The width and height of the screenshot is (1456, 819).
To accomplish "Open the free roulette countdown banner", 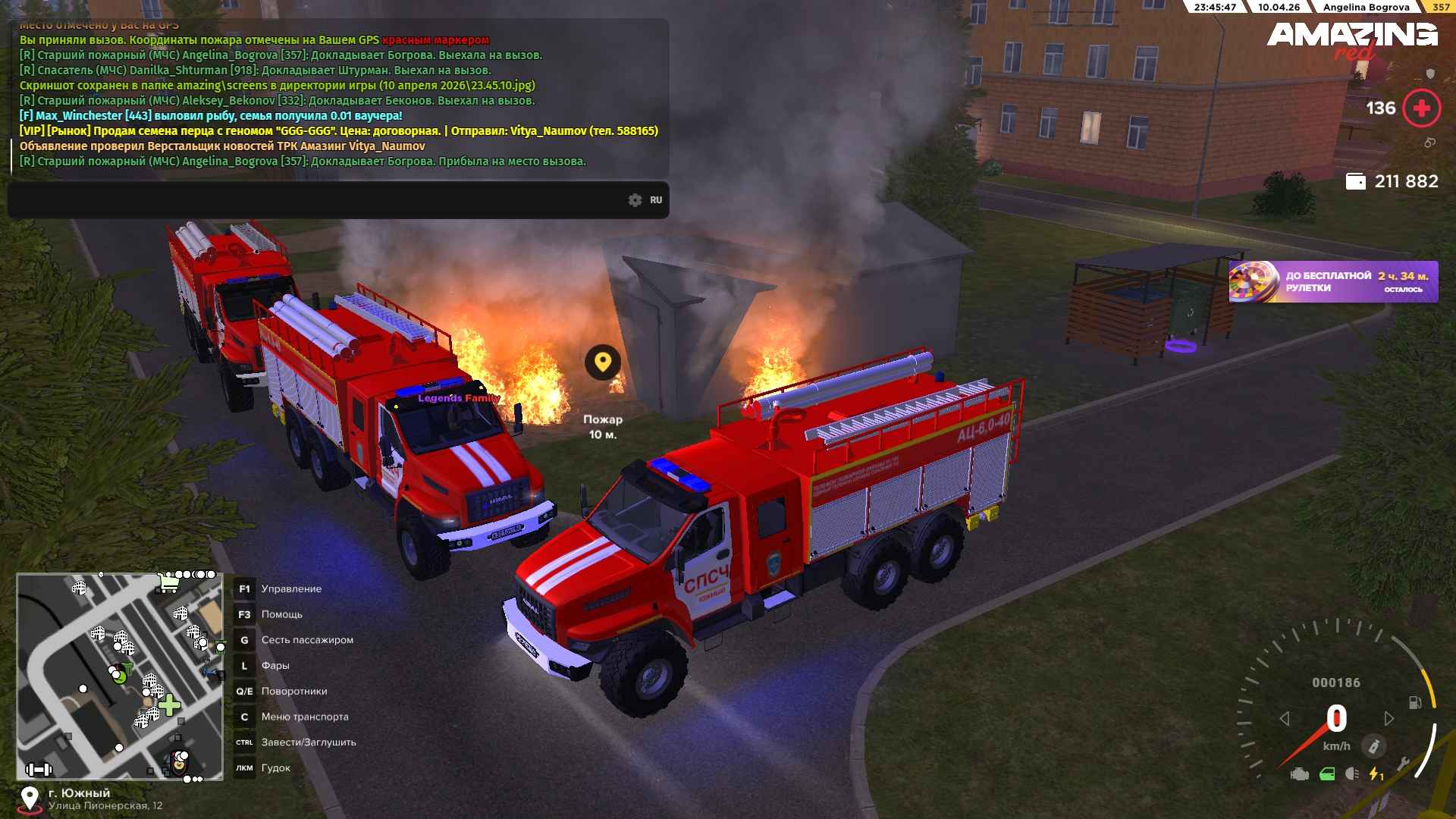I will tap(1333, 282).
